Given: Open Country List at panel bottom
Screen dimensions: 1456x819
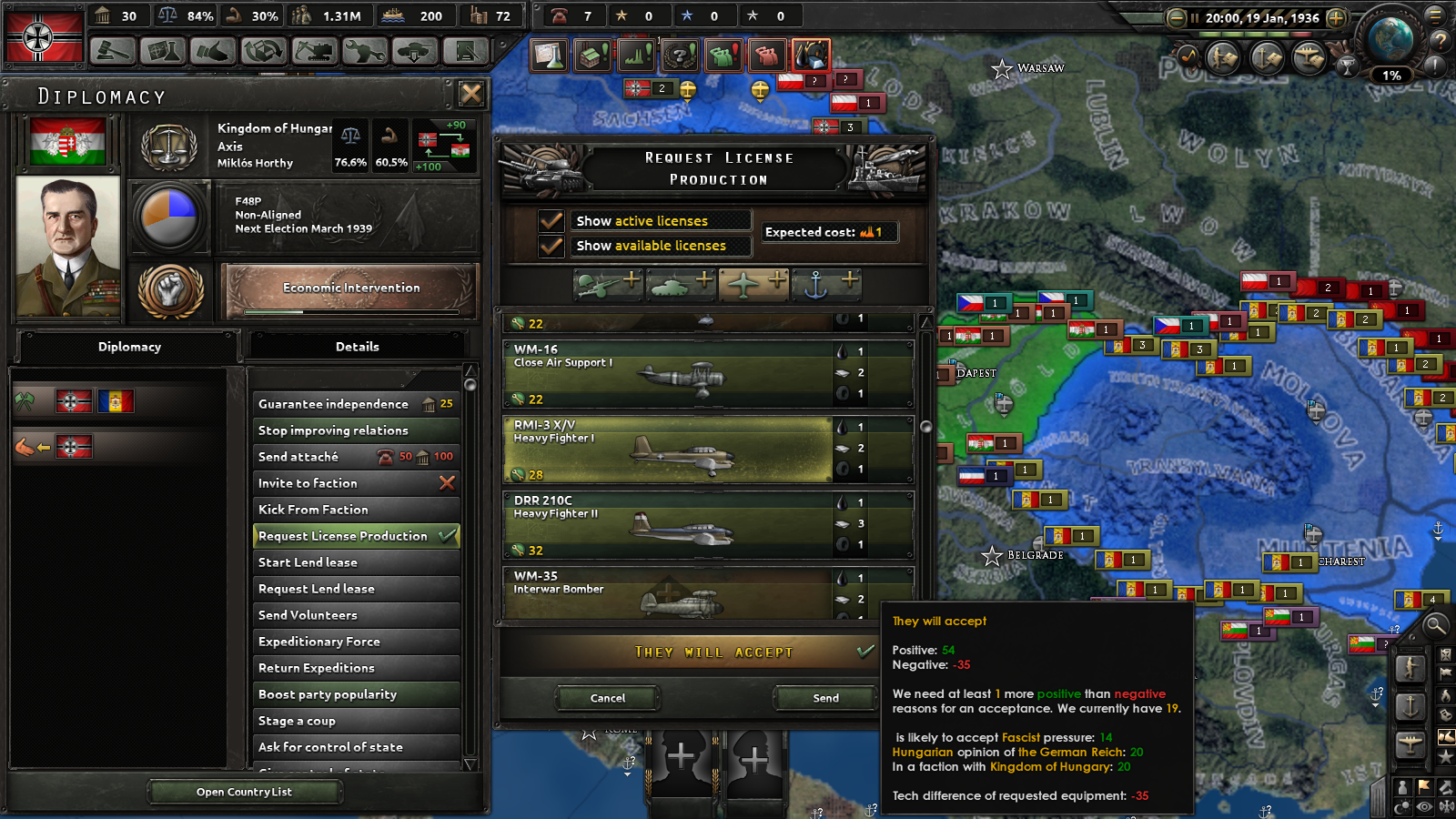Looking at the screenshot, I should [x=244, y=792].
